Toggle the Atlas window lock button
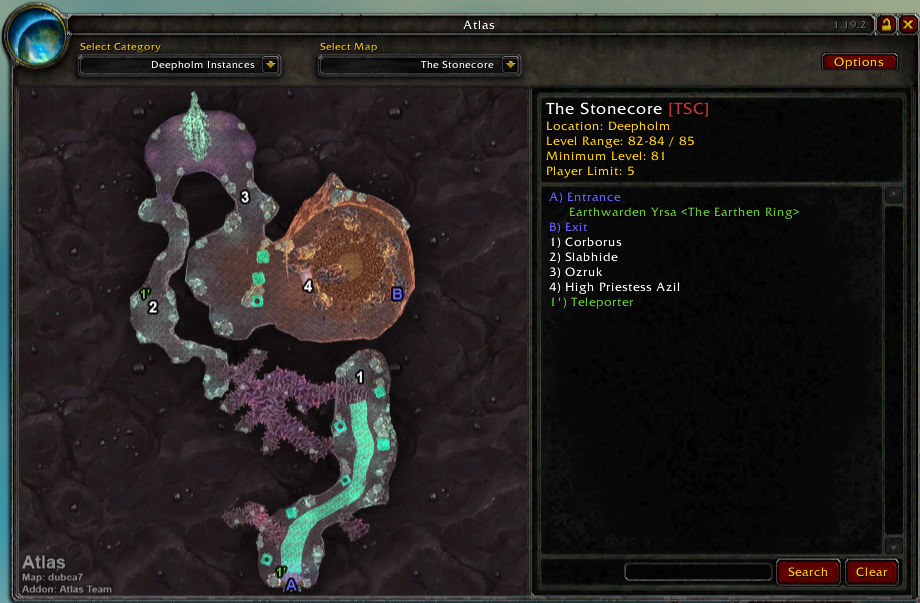Image resolution: width=920 pixels, height=603 pixels. (x=886, y=25)
